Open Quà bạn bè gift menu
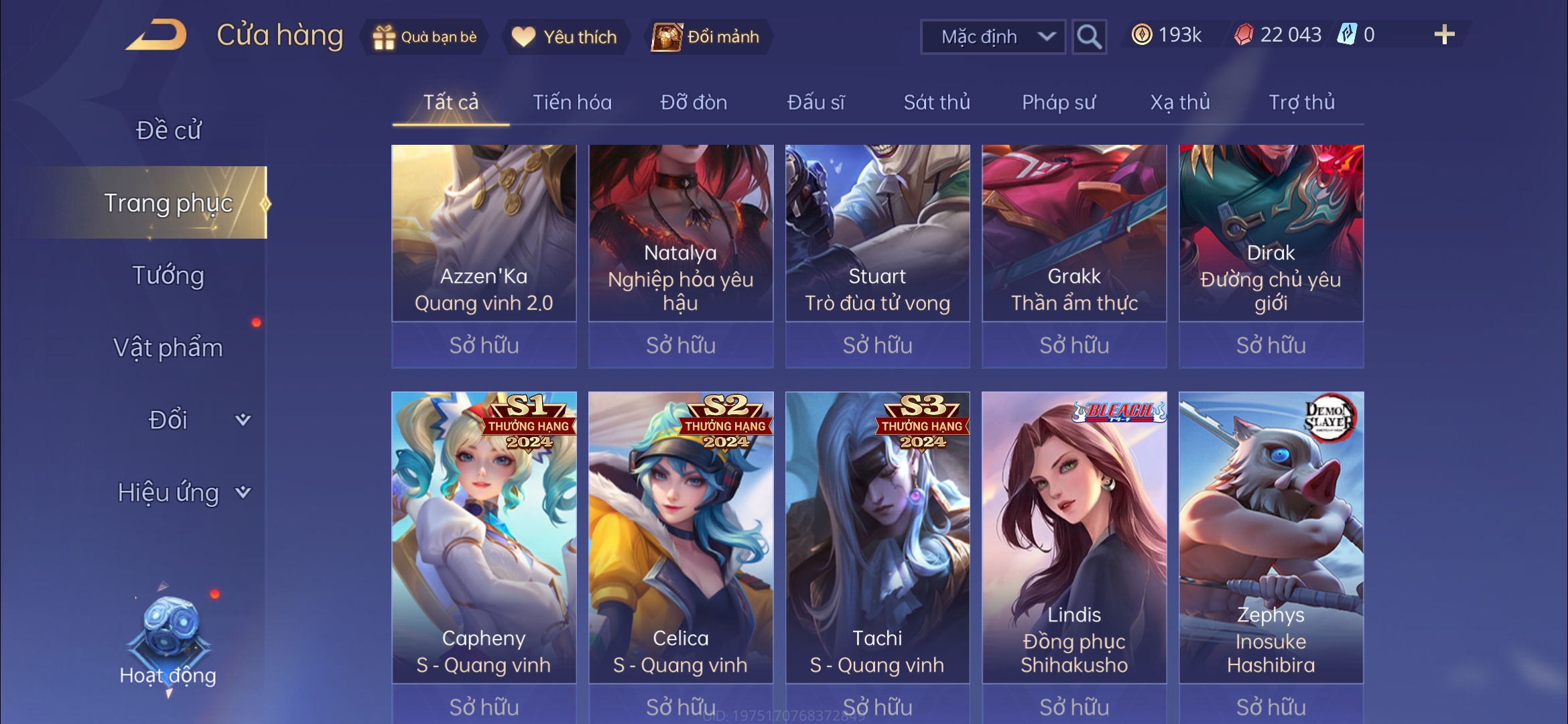This screenshot has height=724, width=1568. [x=425, y=37]
